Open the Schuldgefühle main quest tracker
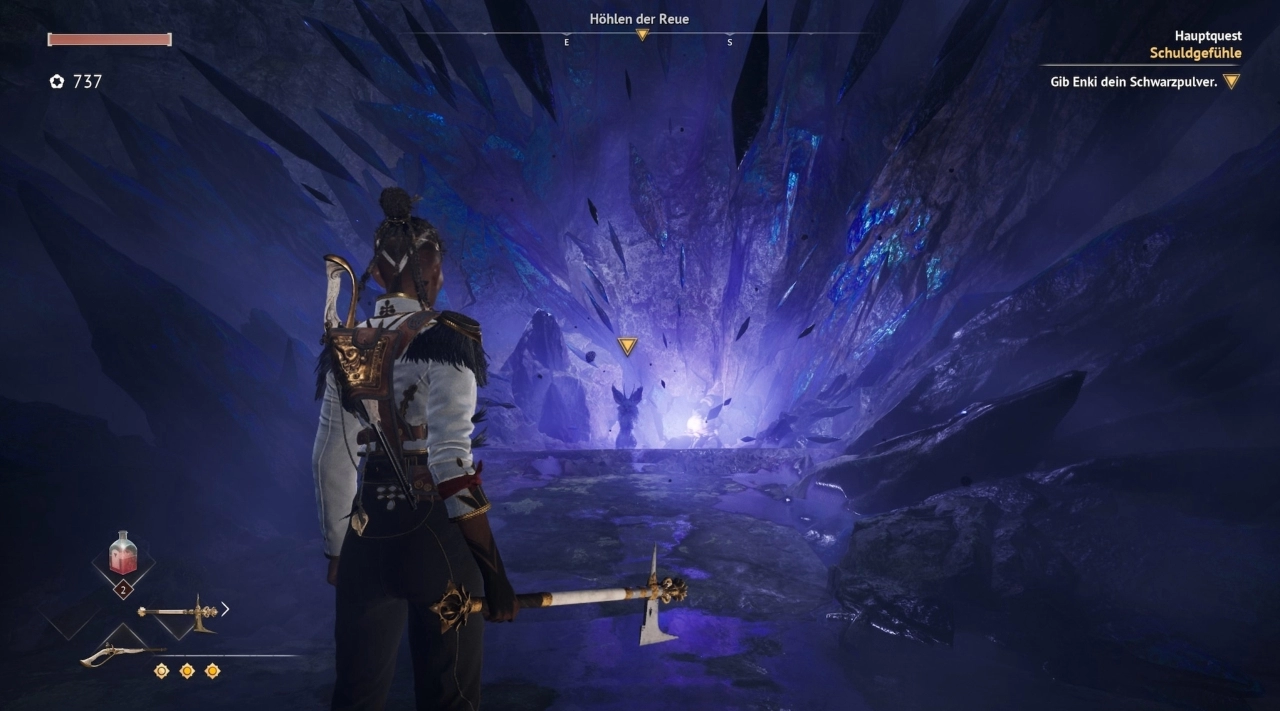This screenshot has width=1280, height=711. tap(1195, 52)
